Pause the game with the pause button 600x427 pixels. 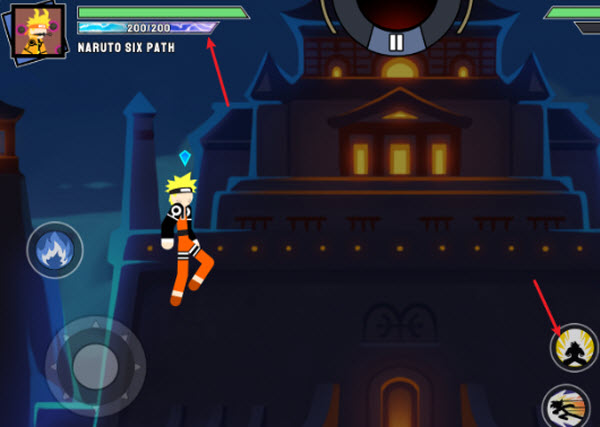pyautogui.click(x=396, y=43)
